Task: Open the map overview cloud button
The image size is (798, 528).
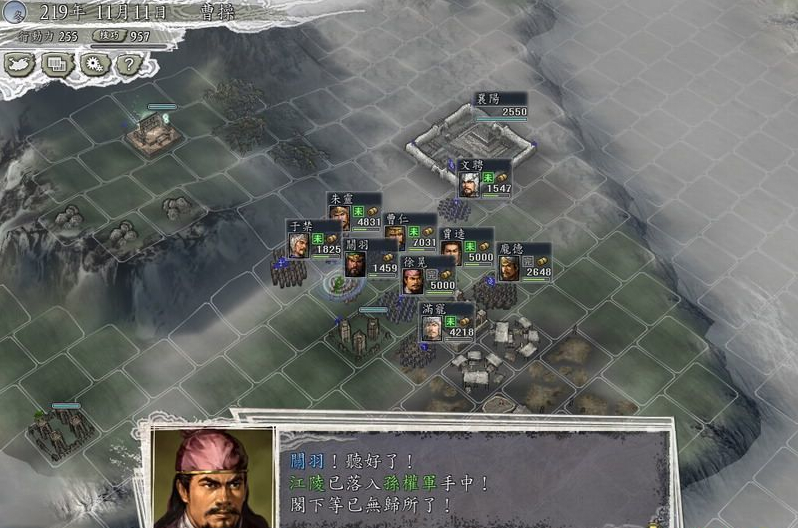Action: click(x=20, y=64)
